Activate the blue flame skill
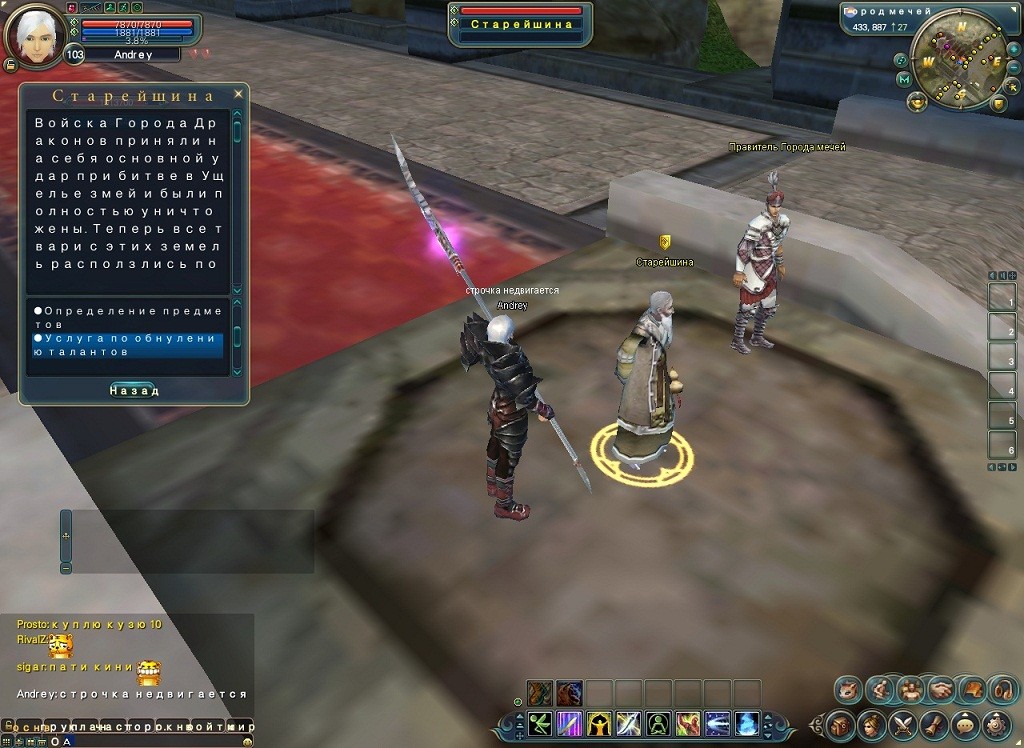Screen dimensions: 1024x748 click(x=747, y=723)
